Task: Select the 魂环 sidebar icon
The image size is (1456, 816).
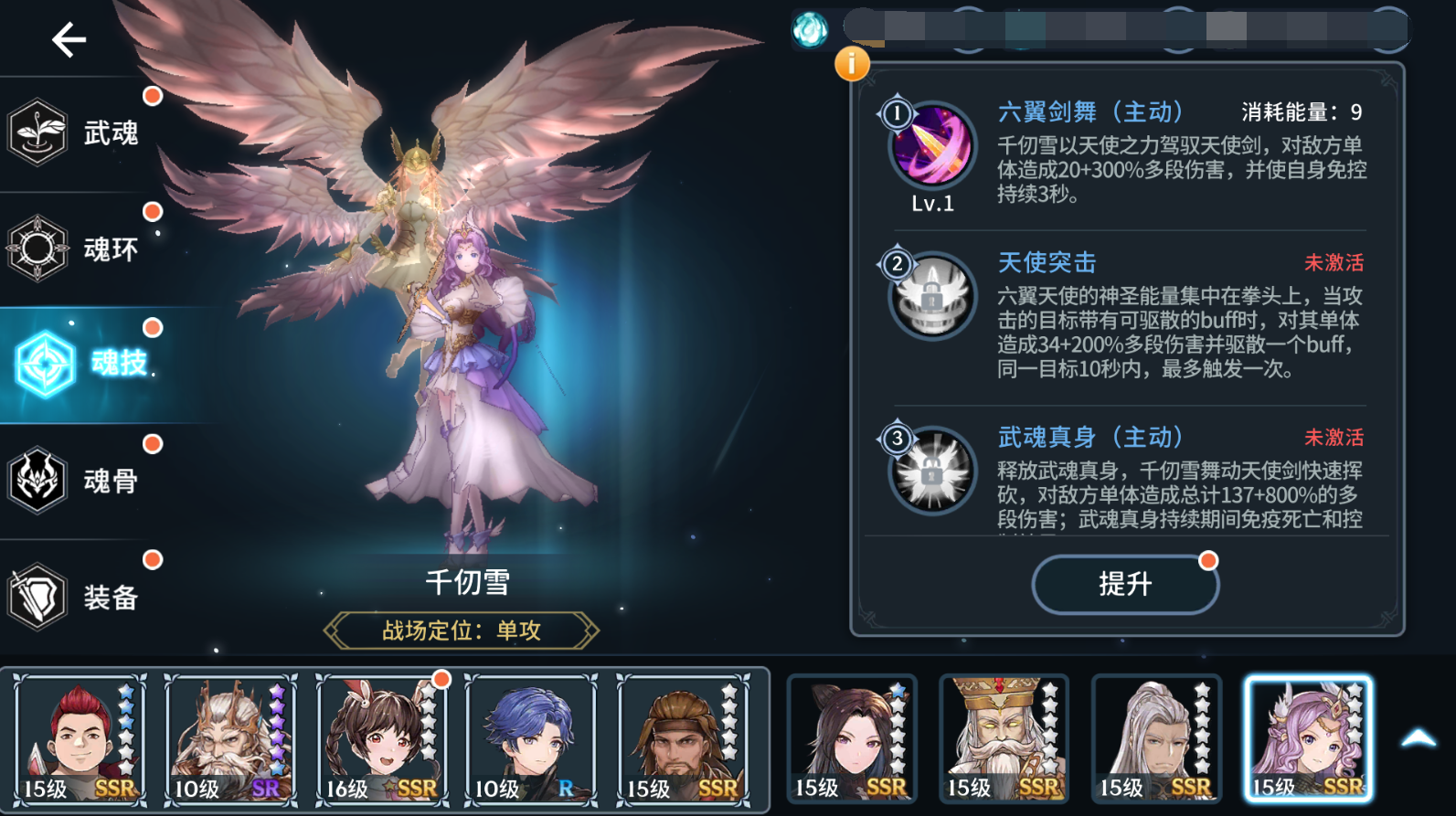Action: tap(38, 247)
